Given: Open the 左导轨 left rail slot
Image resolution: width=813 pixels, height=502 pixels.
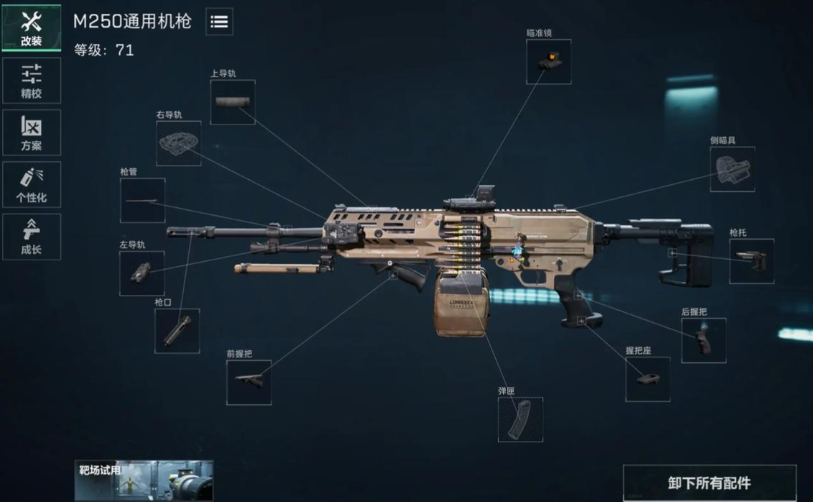Looking at the screenshot, I should pos(141,273).
